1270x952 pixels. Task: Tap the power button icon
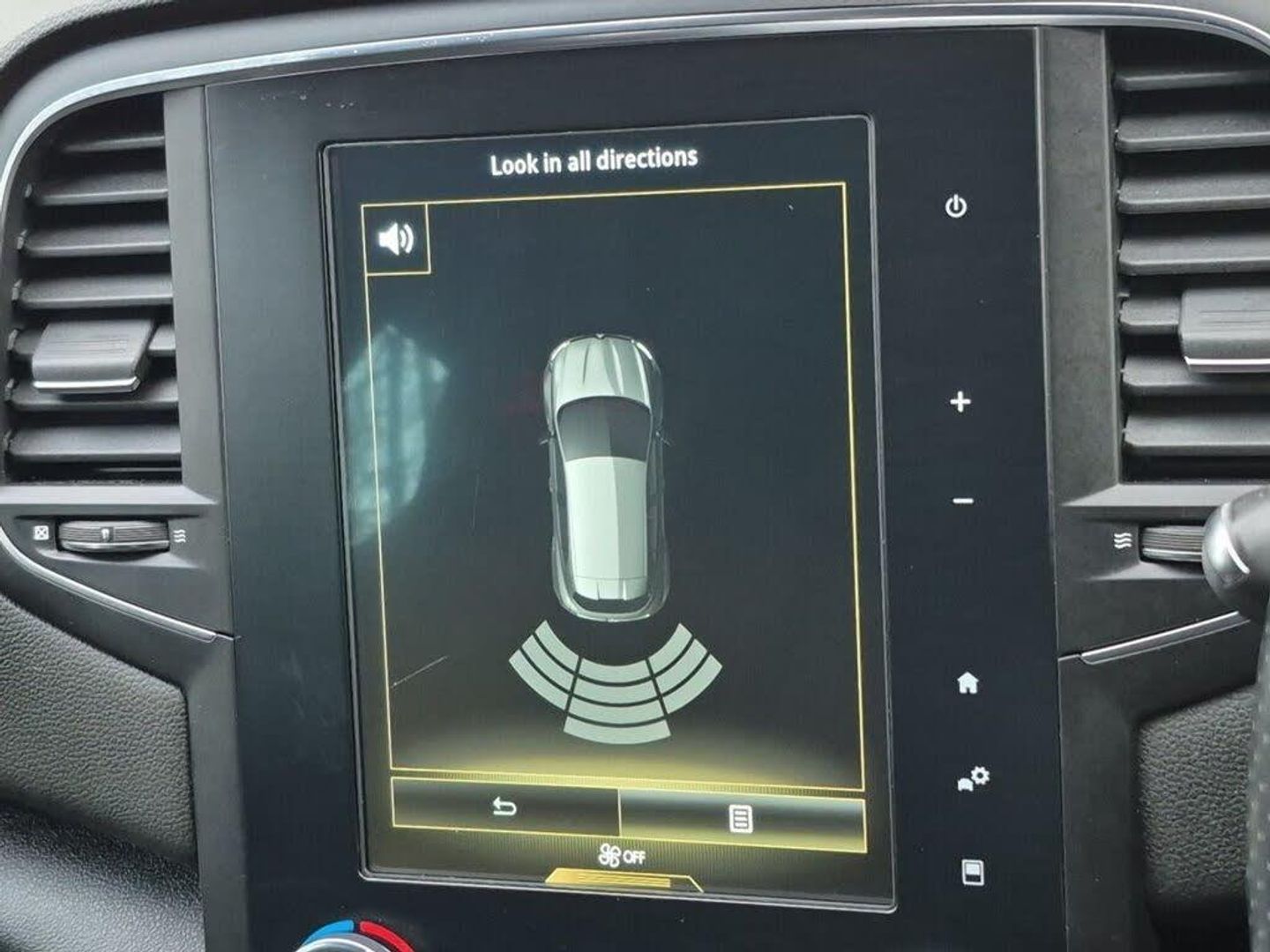click(x=956, y=207)
